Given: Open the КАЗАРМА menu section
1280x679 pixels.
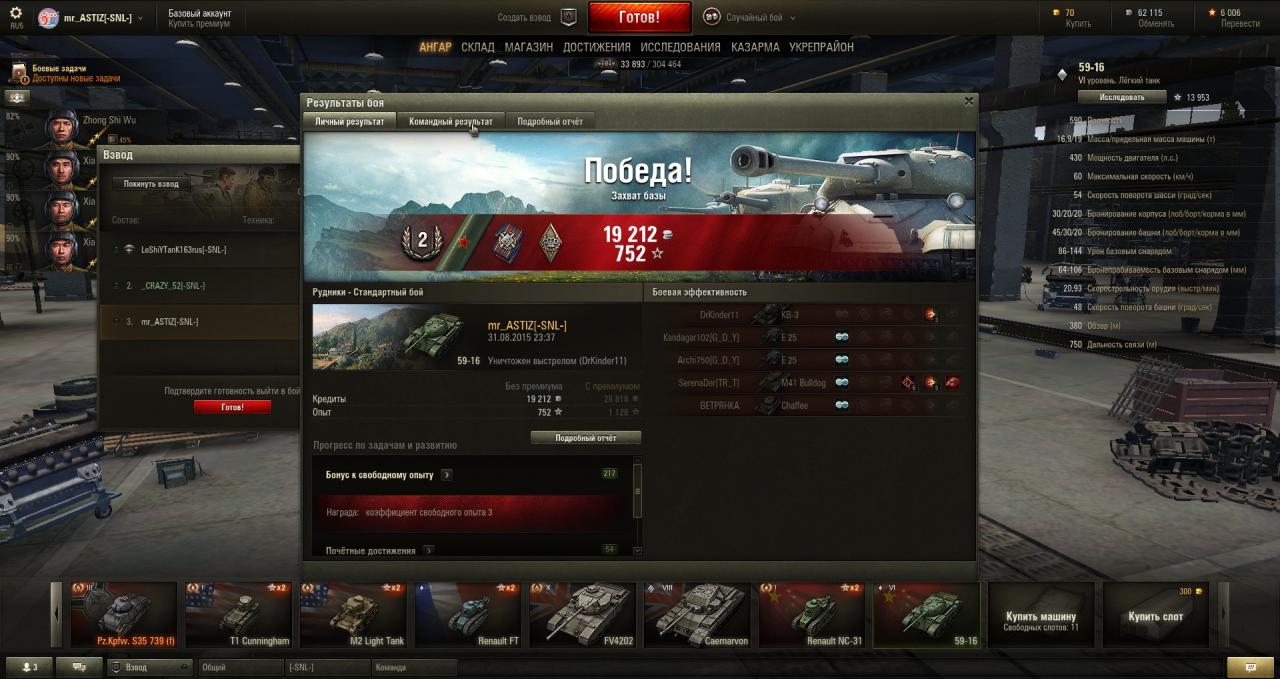Looking at the screenshot, I should pos(755,47).
